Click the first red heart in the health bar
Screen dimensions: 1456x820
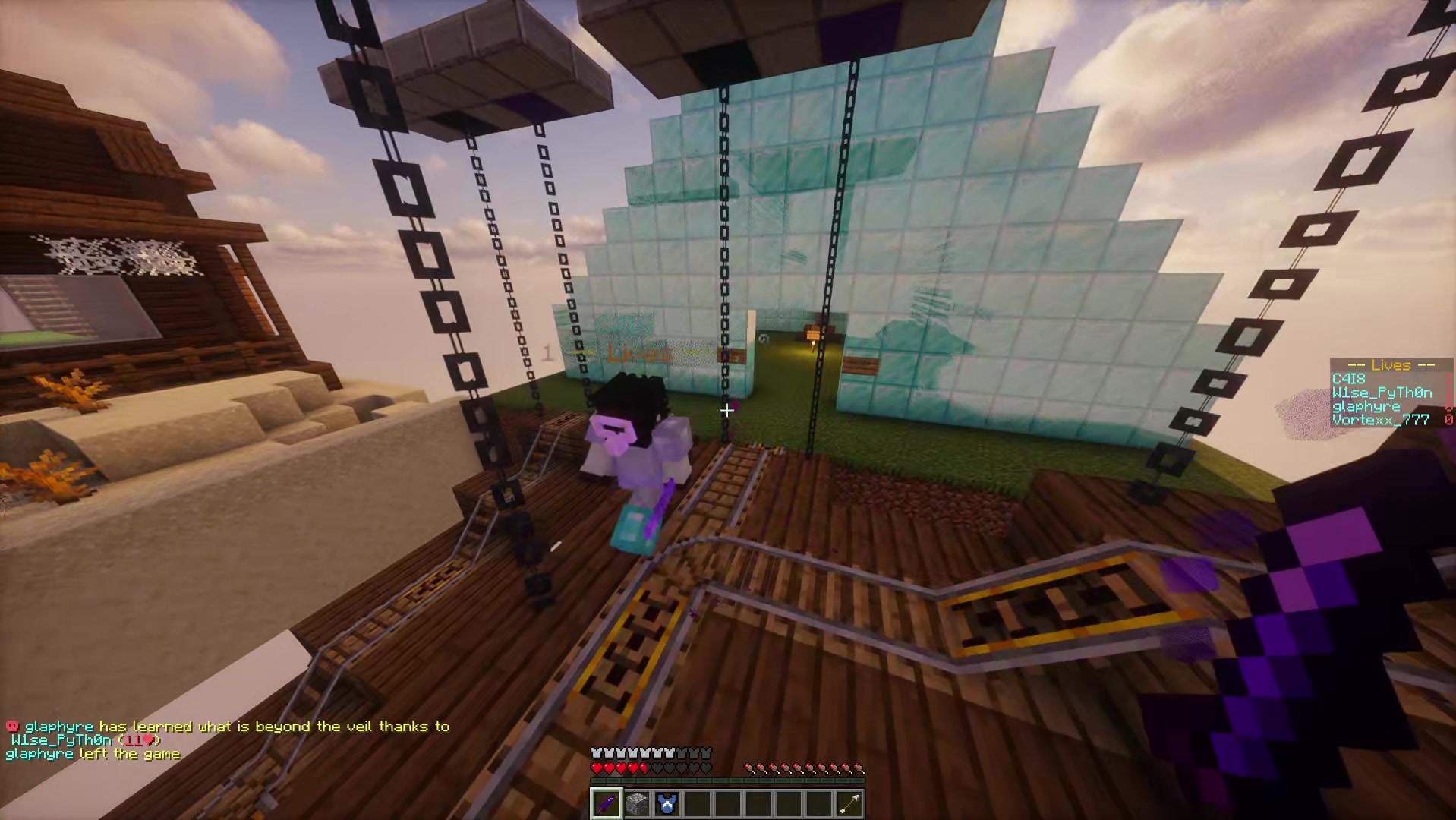596,767
